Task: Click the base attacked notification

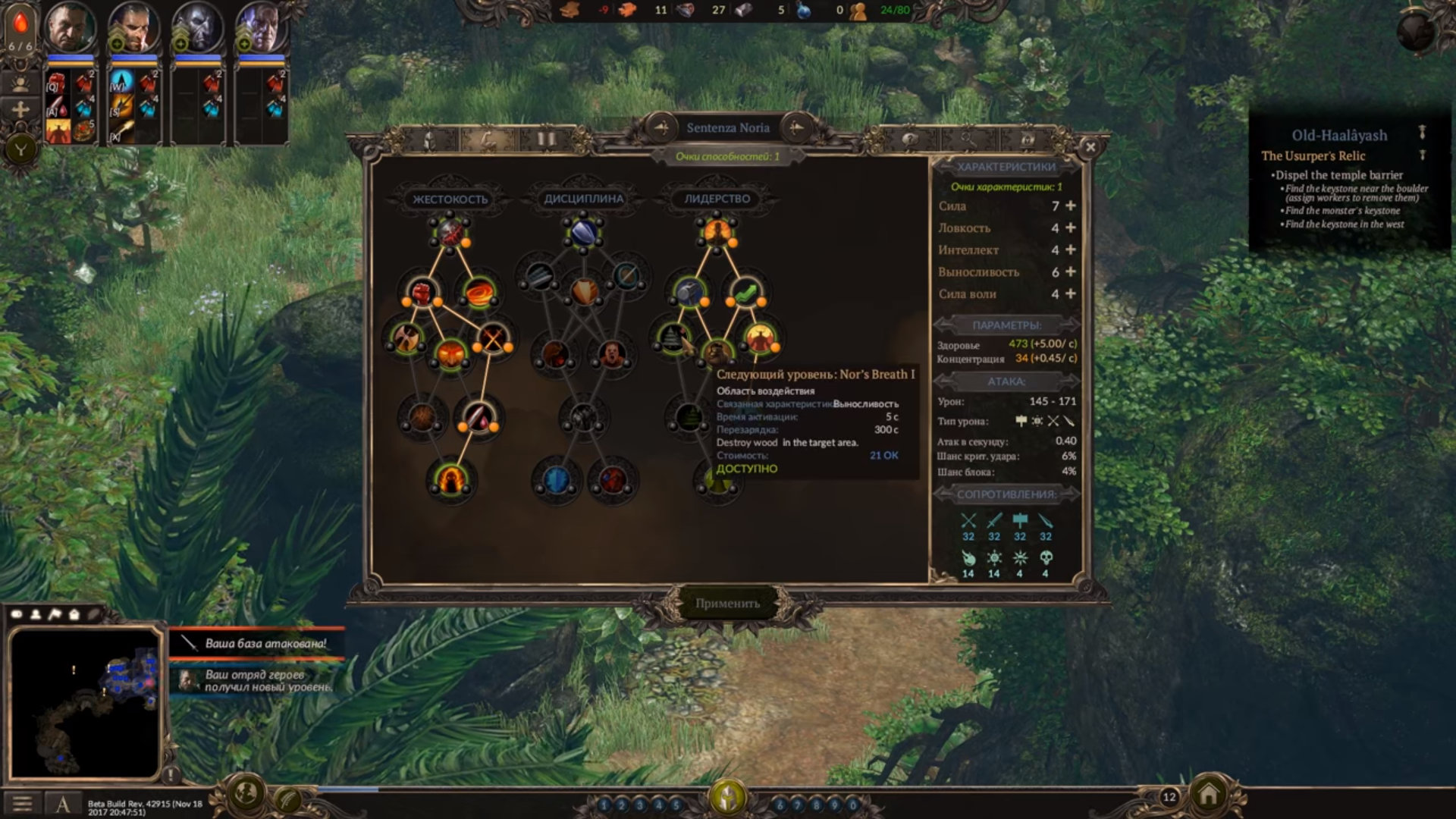Action: (258, 644)
